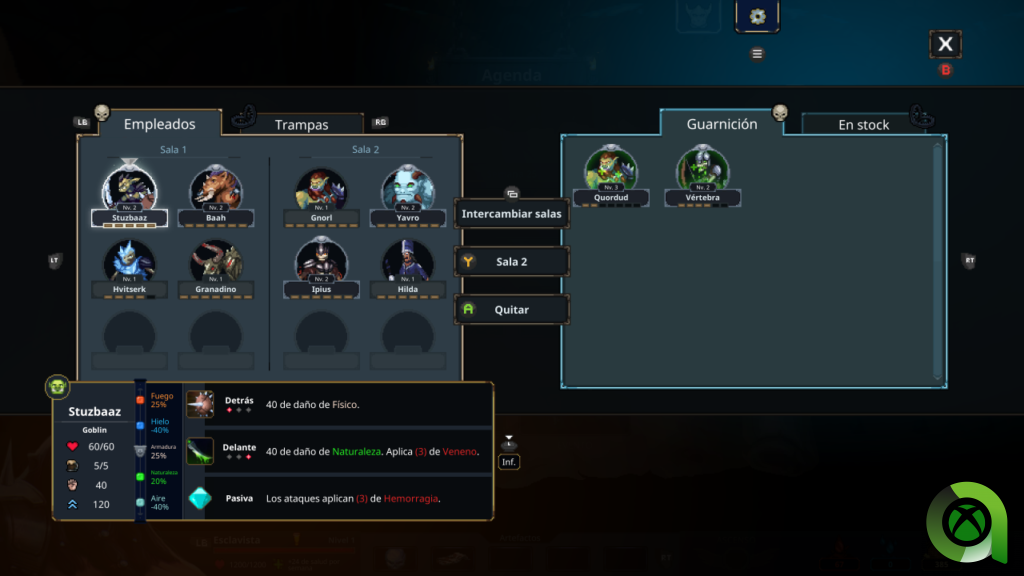Click the Inf. details button
This screenshot has width=1024, height=576.
tap(509, 461)
